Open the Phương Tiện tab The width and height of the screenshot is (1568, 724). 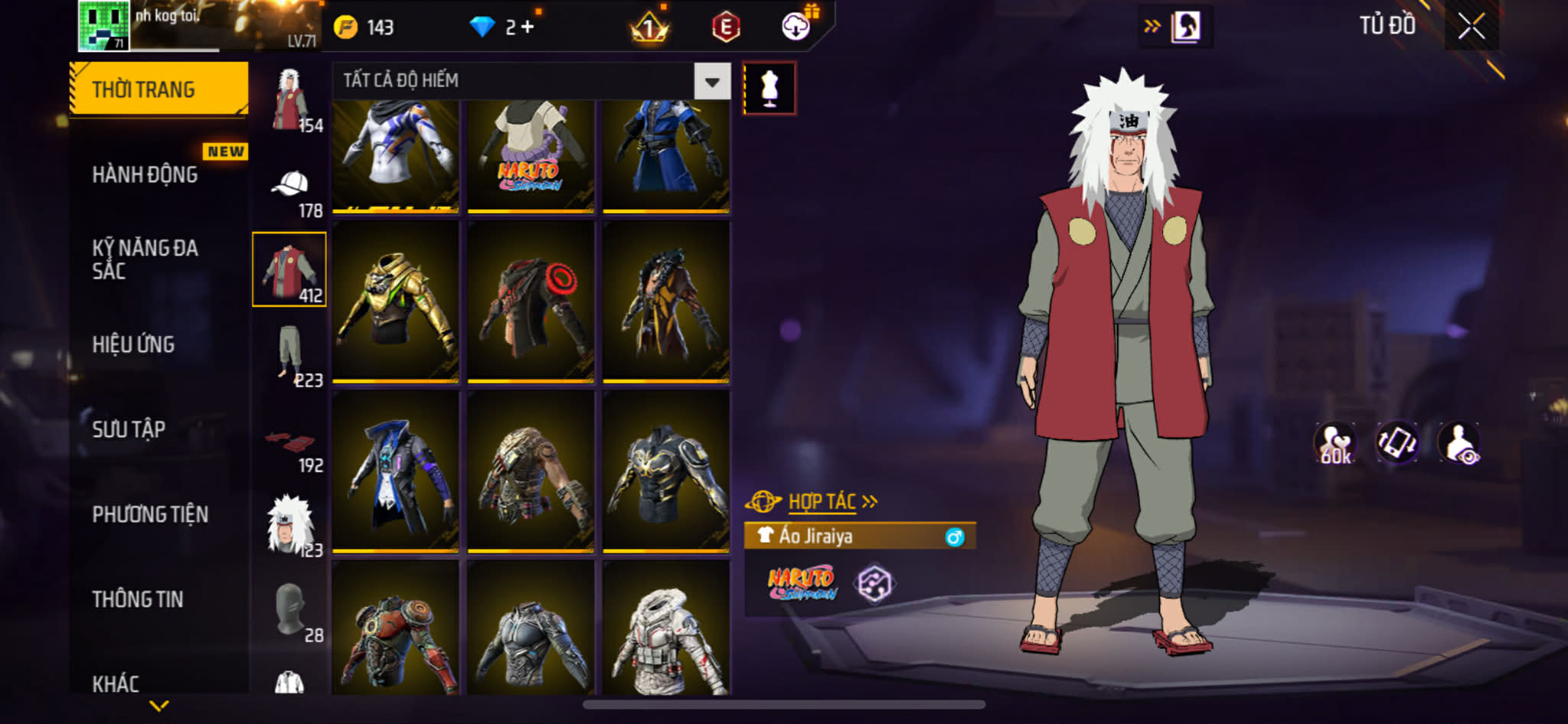pyautogui.click(x=150, y=514)
